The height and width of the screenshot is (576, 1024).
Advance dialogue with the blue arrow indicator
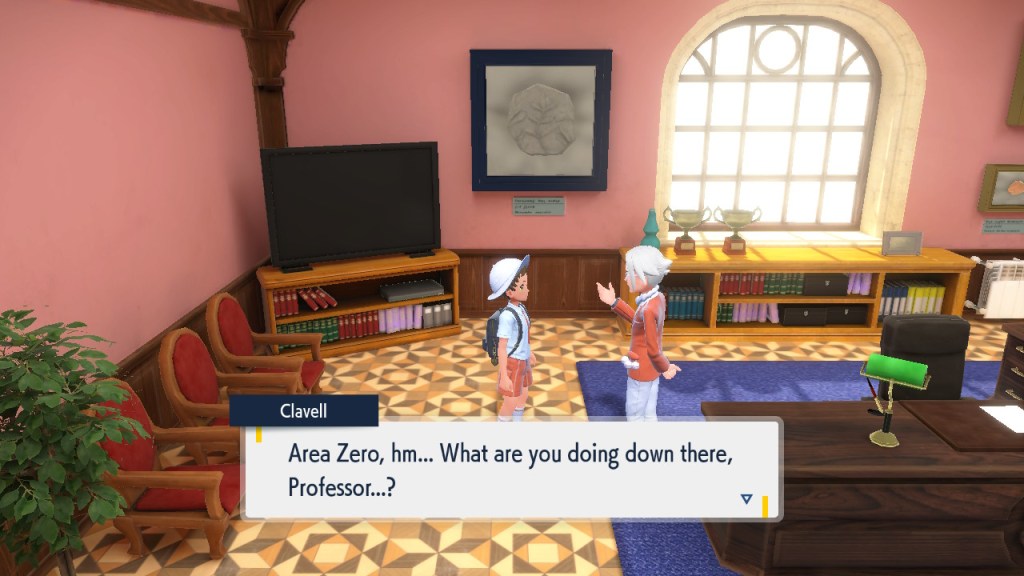pos(746,498)
